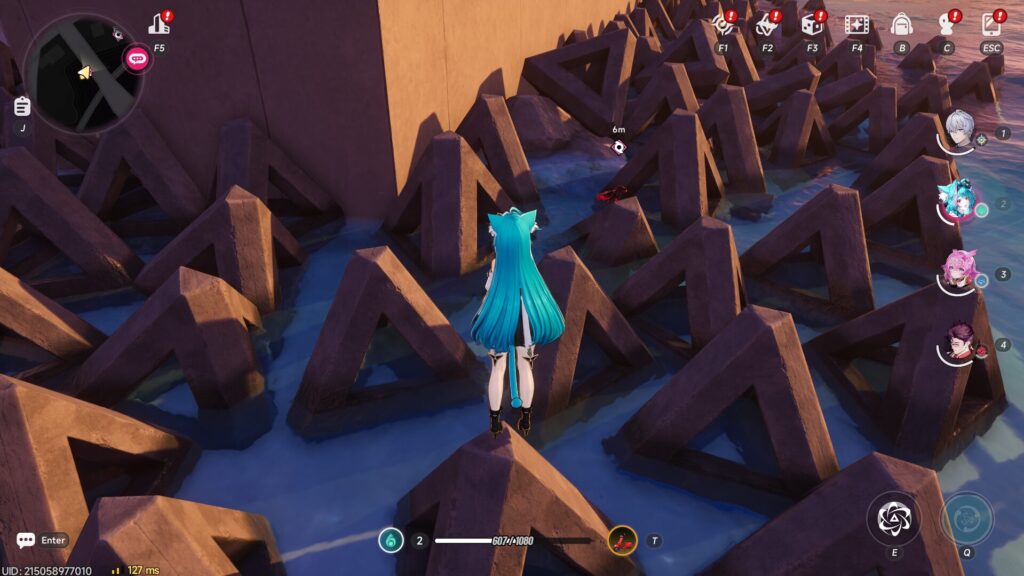Open the character menu silhouette icon
The image size is (1024, 576).
point(946,24)
